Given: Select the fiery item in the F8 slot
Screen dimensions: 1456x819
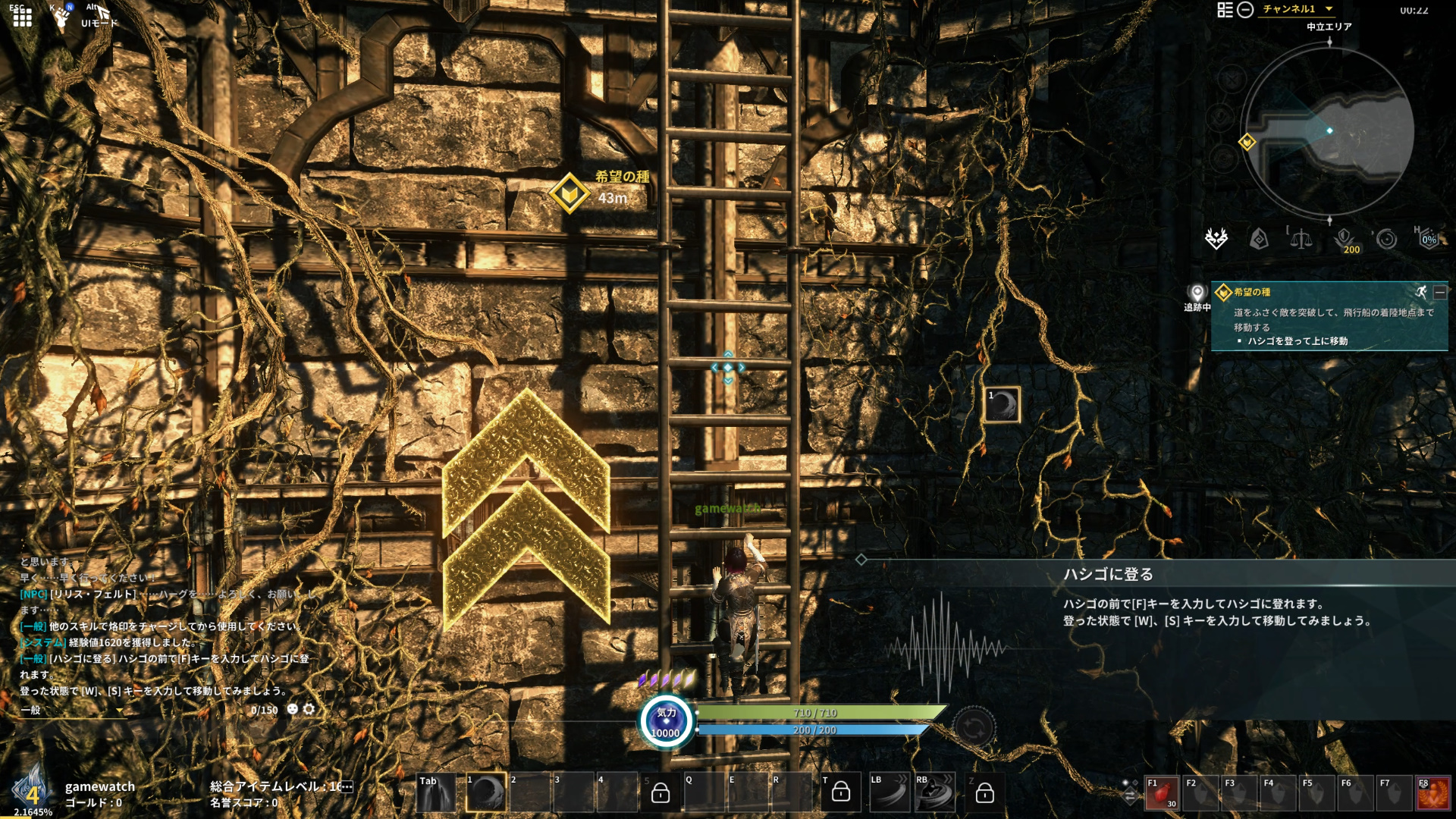Looking at the screenshot, I should [x=1432, y=794].
